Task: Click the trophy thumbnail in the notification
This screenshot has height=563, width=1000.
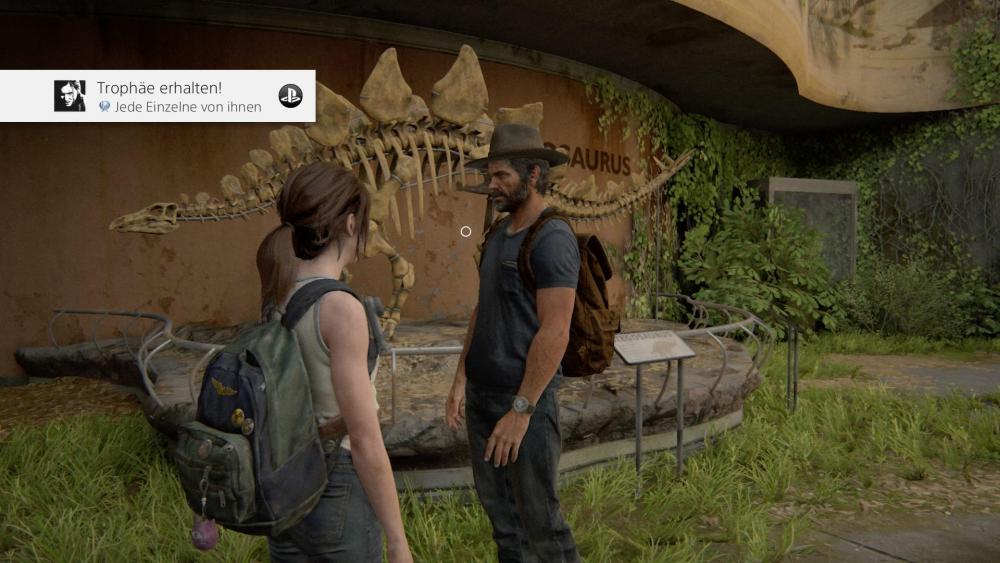Action: point(69,96)
